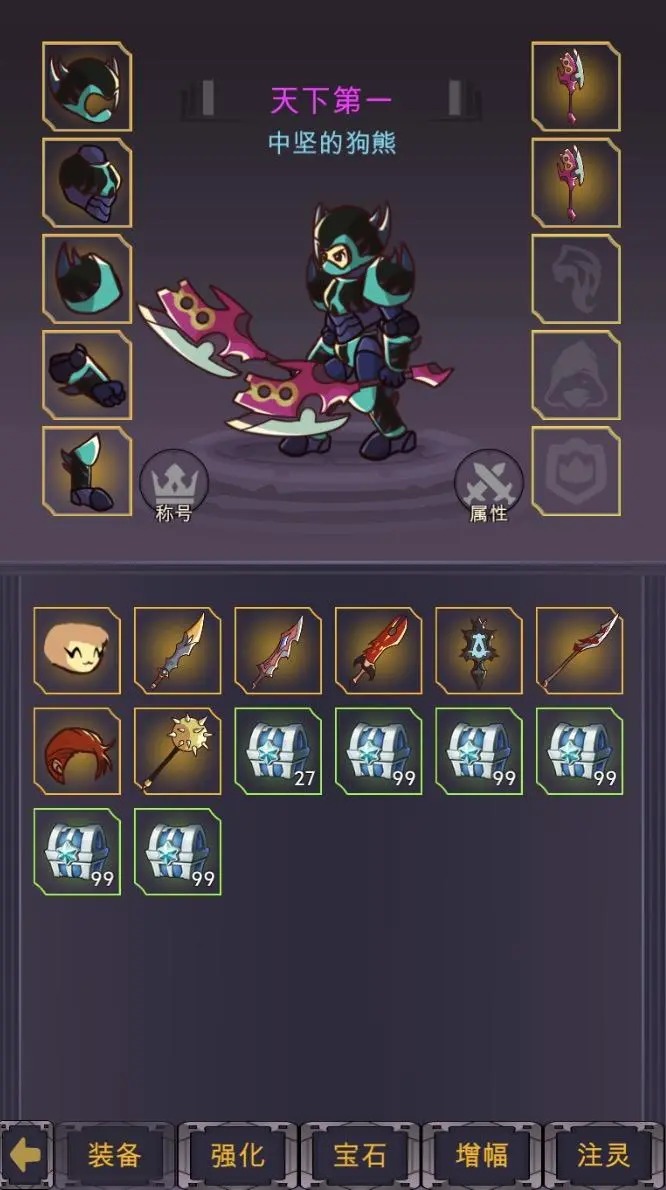Select the dark shield-shaped amulet item
The width and height of the screenshot is (666, 1190).
[479, 650]
